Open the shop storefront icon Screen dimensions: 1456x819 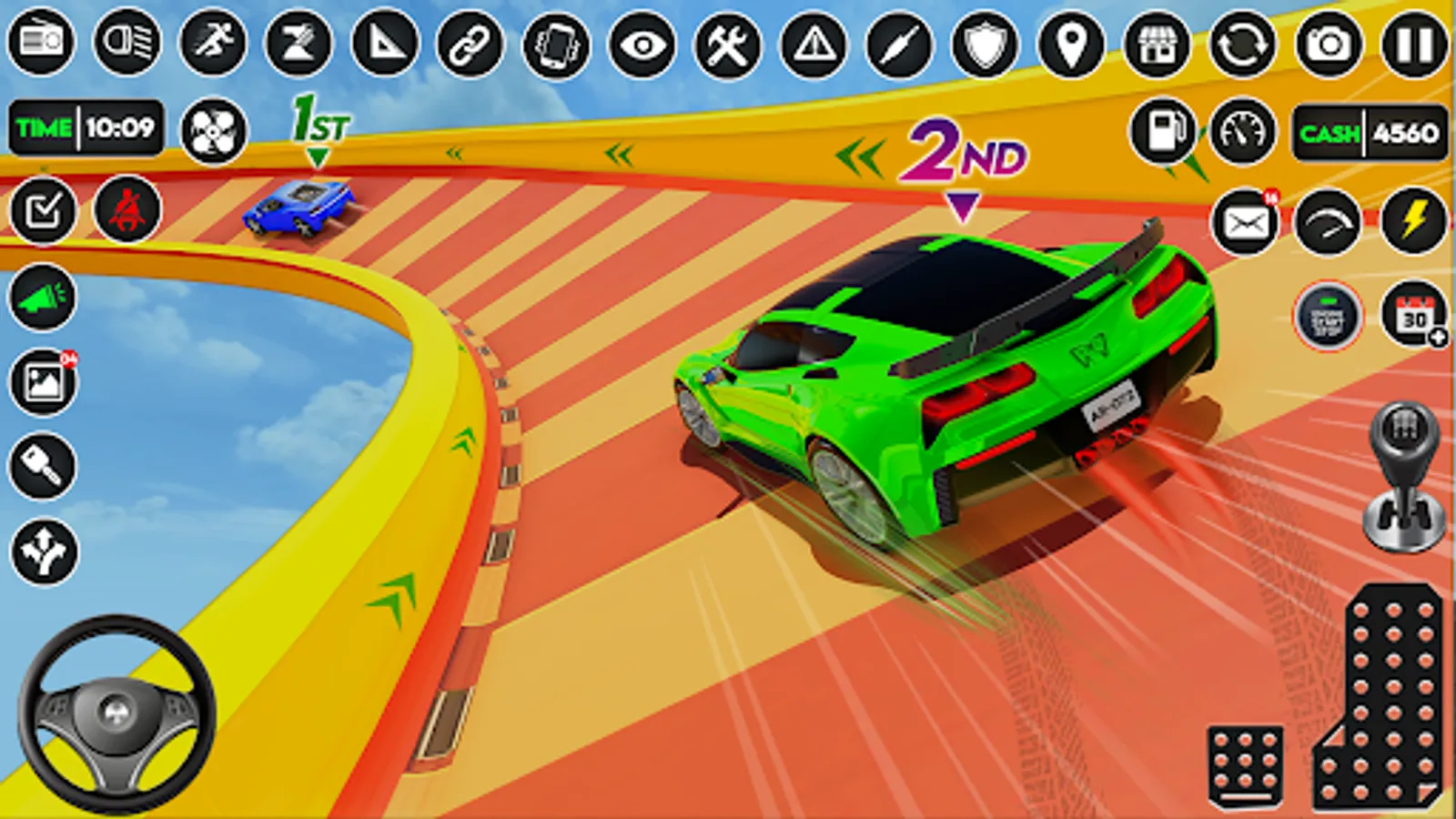1158,44
